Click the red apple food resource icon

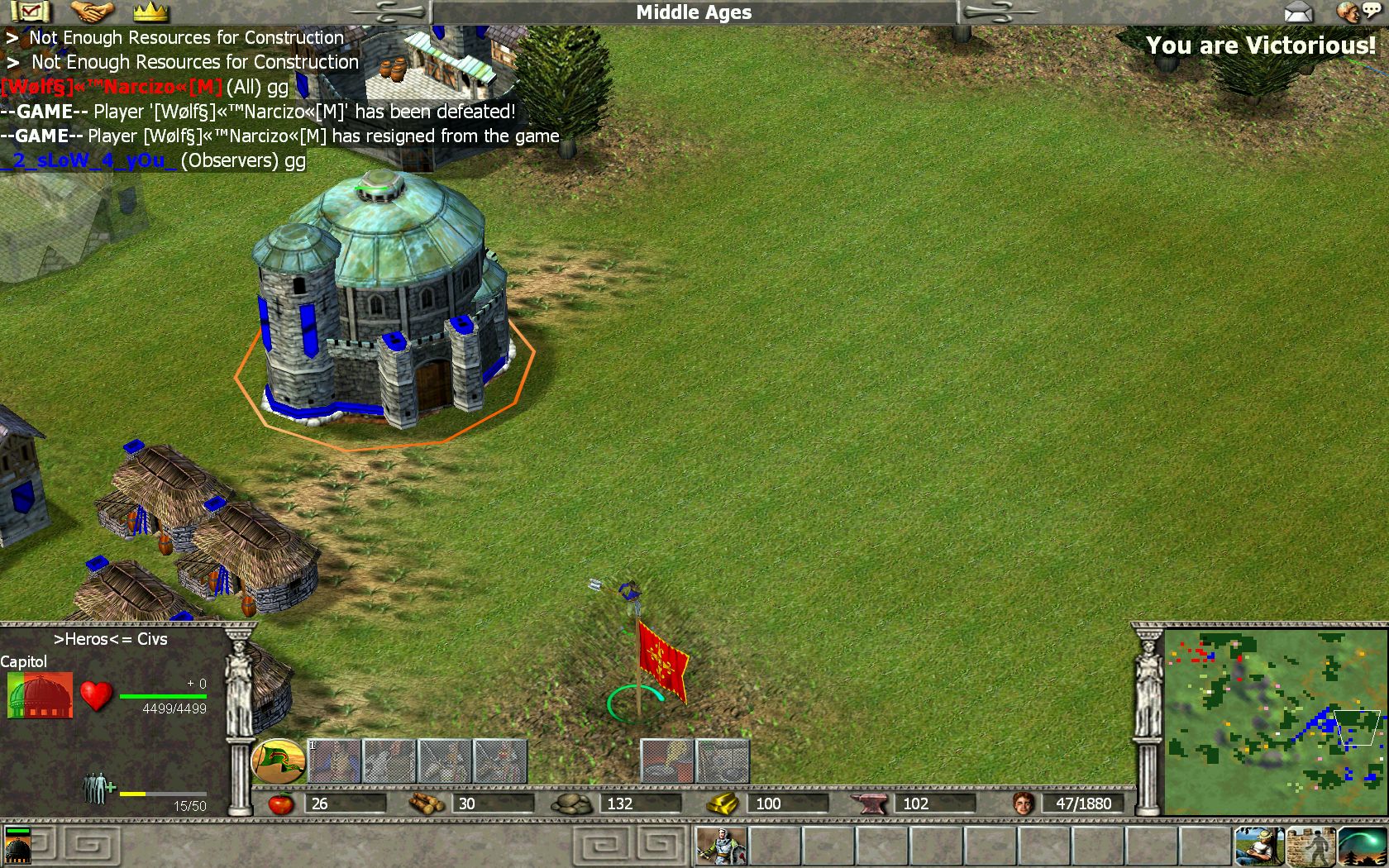point(281,803)
